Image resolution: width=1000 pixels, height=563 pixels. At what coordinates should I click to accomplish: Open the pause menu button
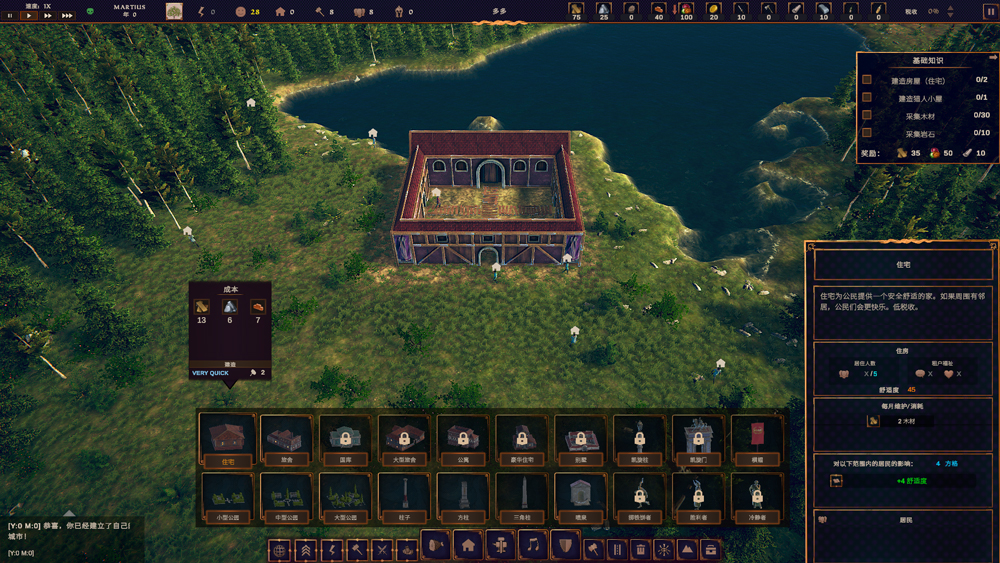coord(991,12)
